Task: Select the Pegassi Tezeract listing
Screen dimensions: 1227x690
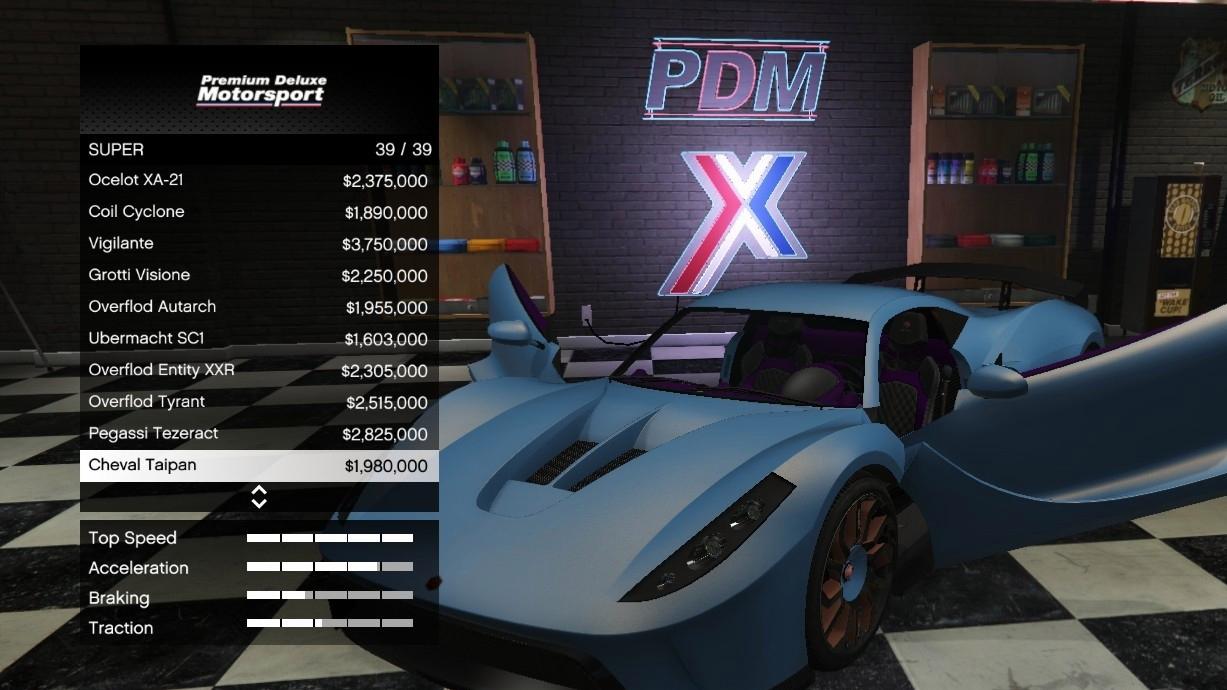Action: click(258, 434)
